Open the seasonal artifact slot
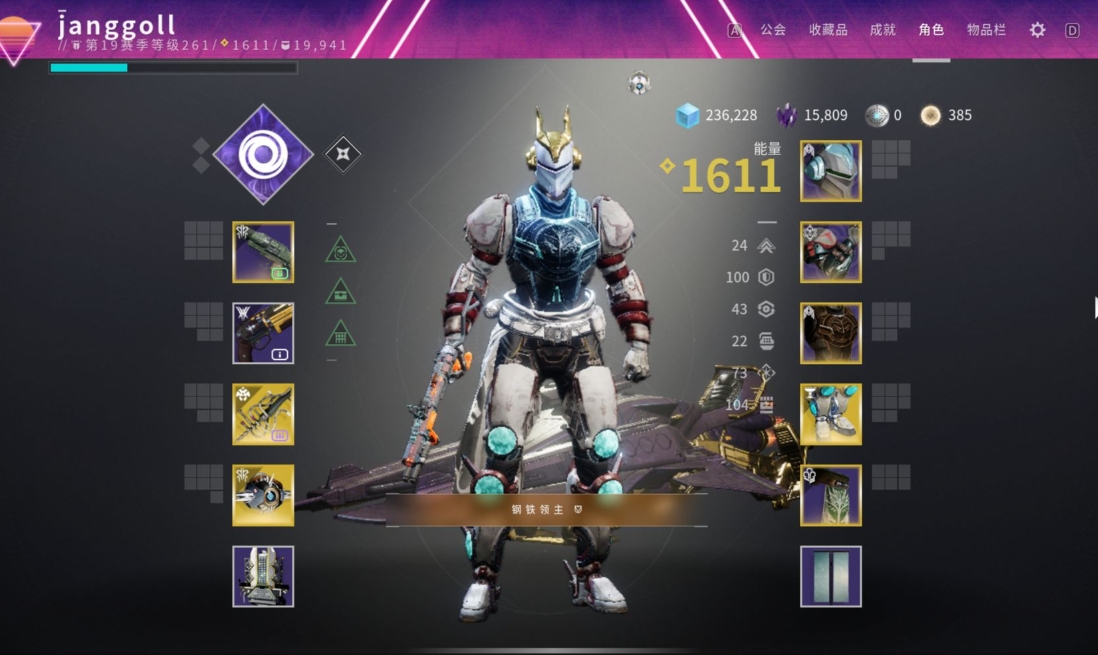 point(263,576)
